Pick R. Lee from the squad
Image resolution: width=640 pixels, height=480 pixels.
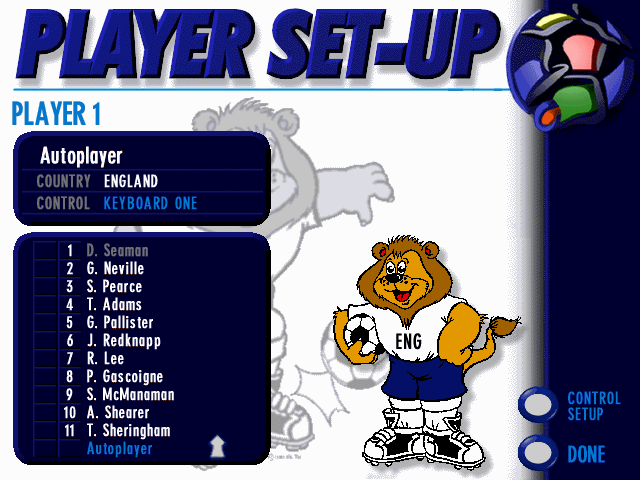pyautogui.click(x=105, y=359)
